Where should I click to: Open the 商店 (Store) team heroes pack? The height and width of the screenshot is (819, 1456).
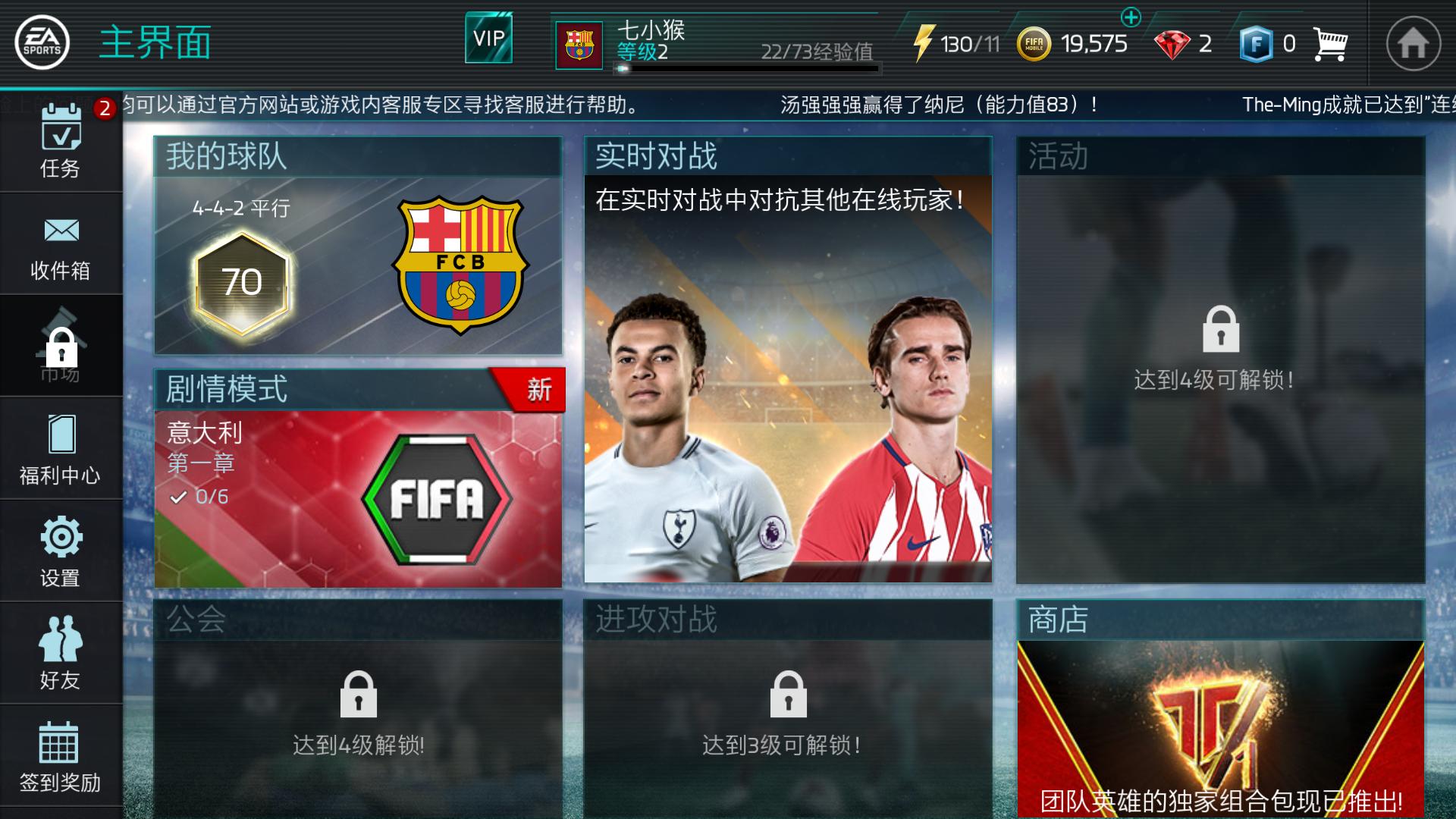[x=1221, y=720]
